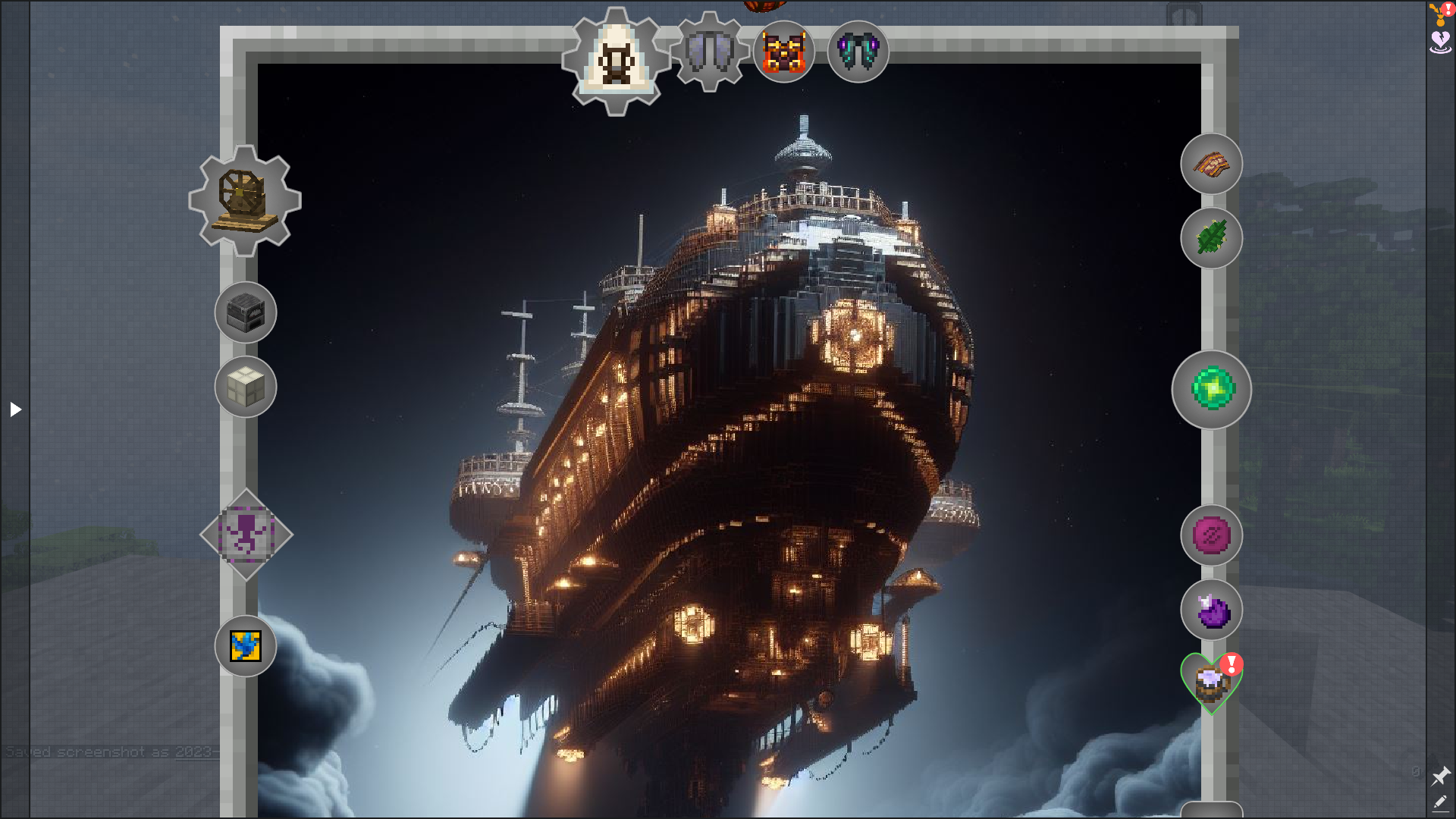Open the green leaf quest
This screenshot has height=819, width=1456.
pos(1211,238)
